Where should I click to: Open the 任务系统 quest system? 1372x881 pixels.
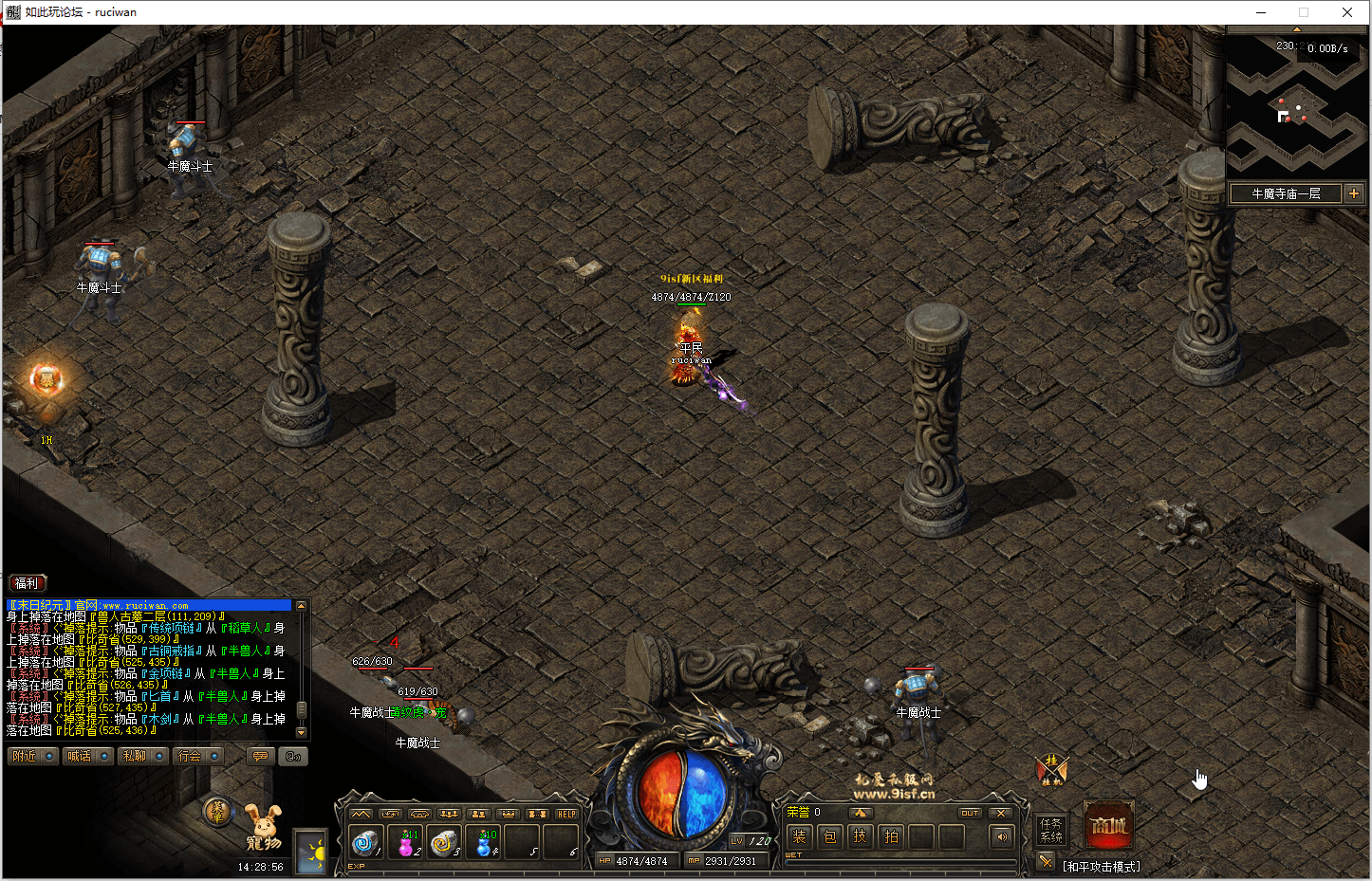[x=1050, y=830]
